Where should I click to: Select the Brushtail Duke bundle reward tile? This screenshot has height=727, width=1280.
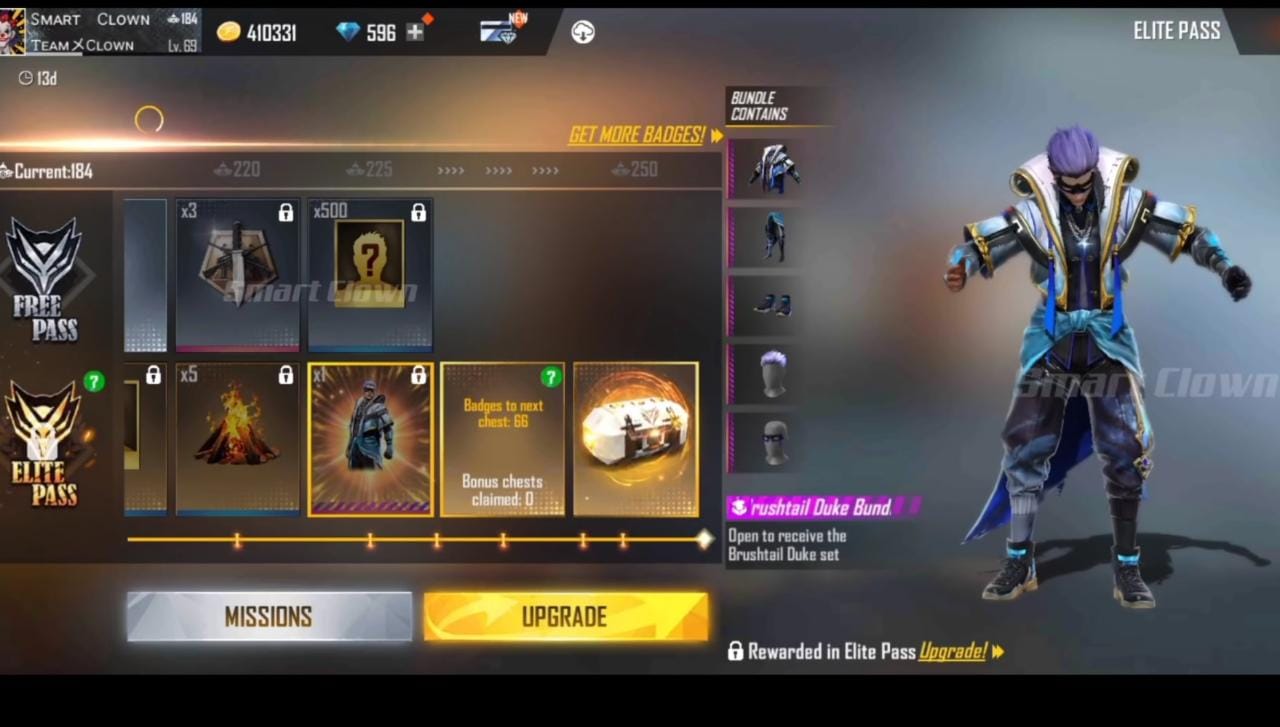point(370,440)
